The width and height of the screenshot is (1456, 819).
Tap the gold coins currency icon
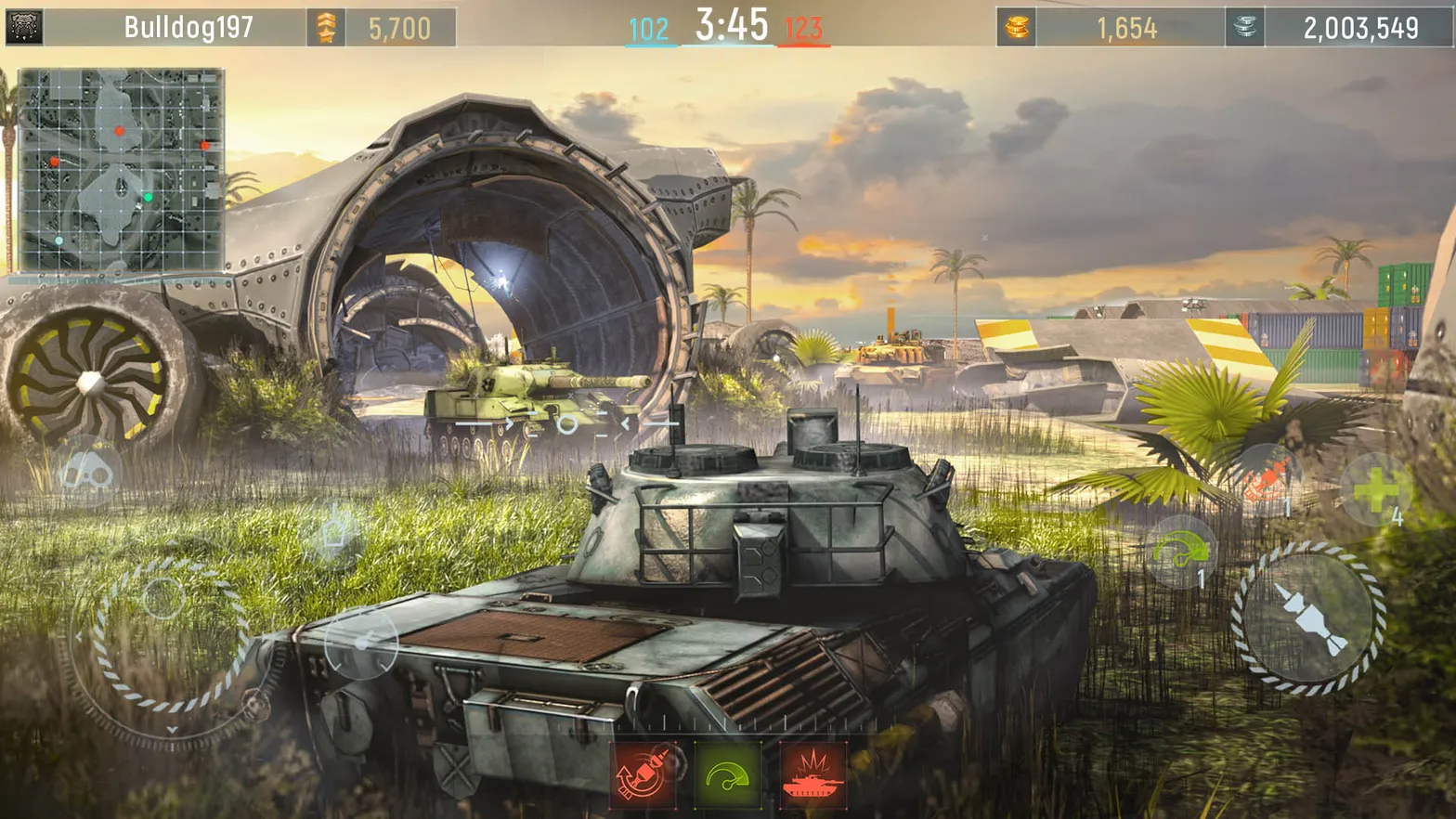1018,25
